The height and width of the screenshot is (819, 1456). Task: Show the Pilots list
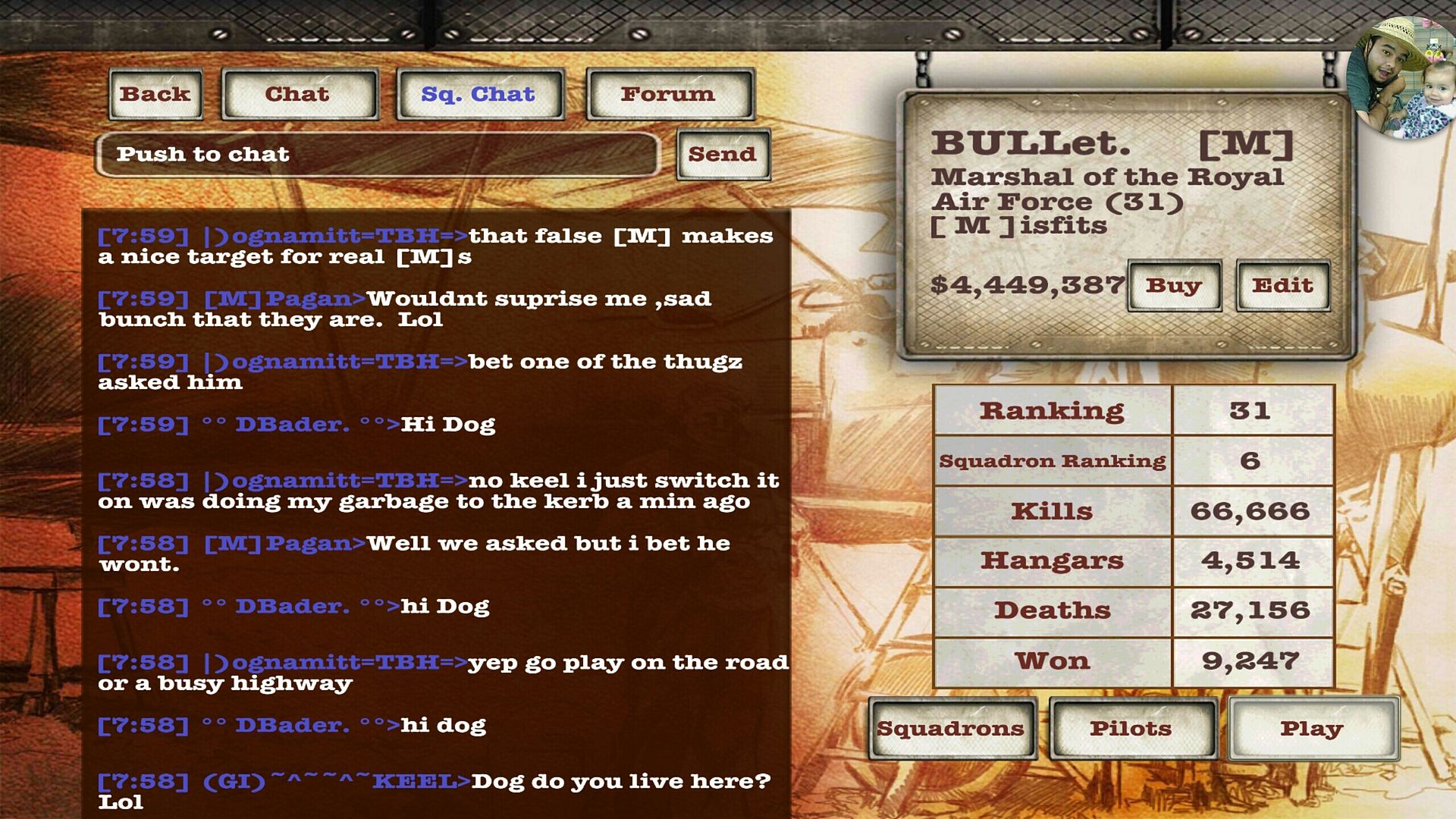pyautogui.click(x=1132, y=729)
